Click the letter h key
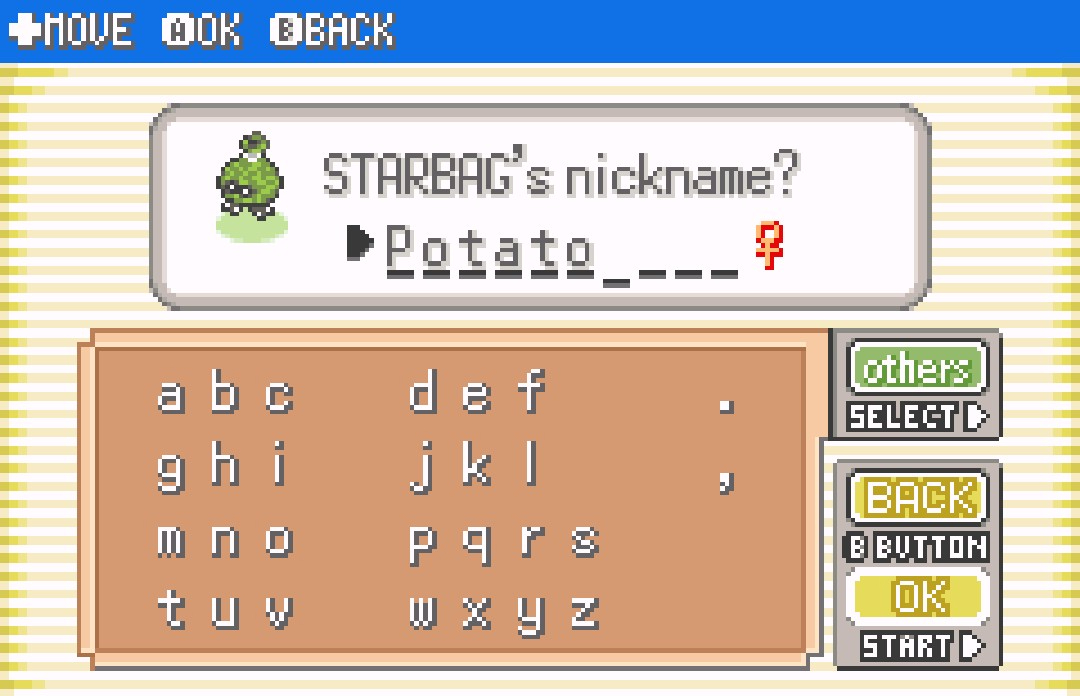This screenshot has height=696, width=1080. (225, 468)
